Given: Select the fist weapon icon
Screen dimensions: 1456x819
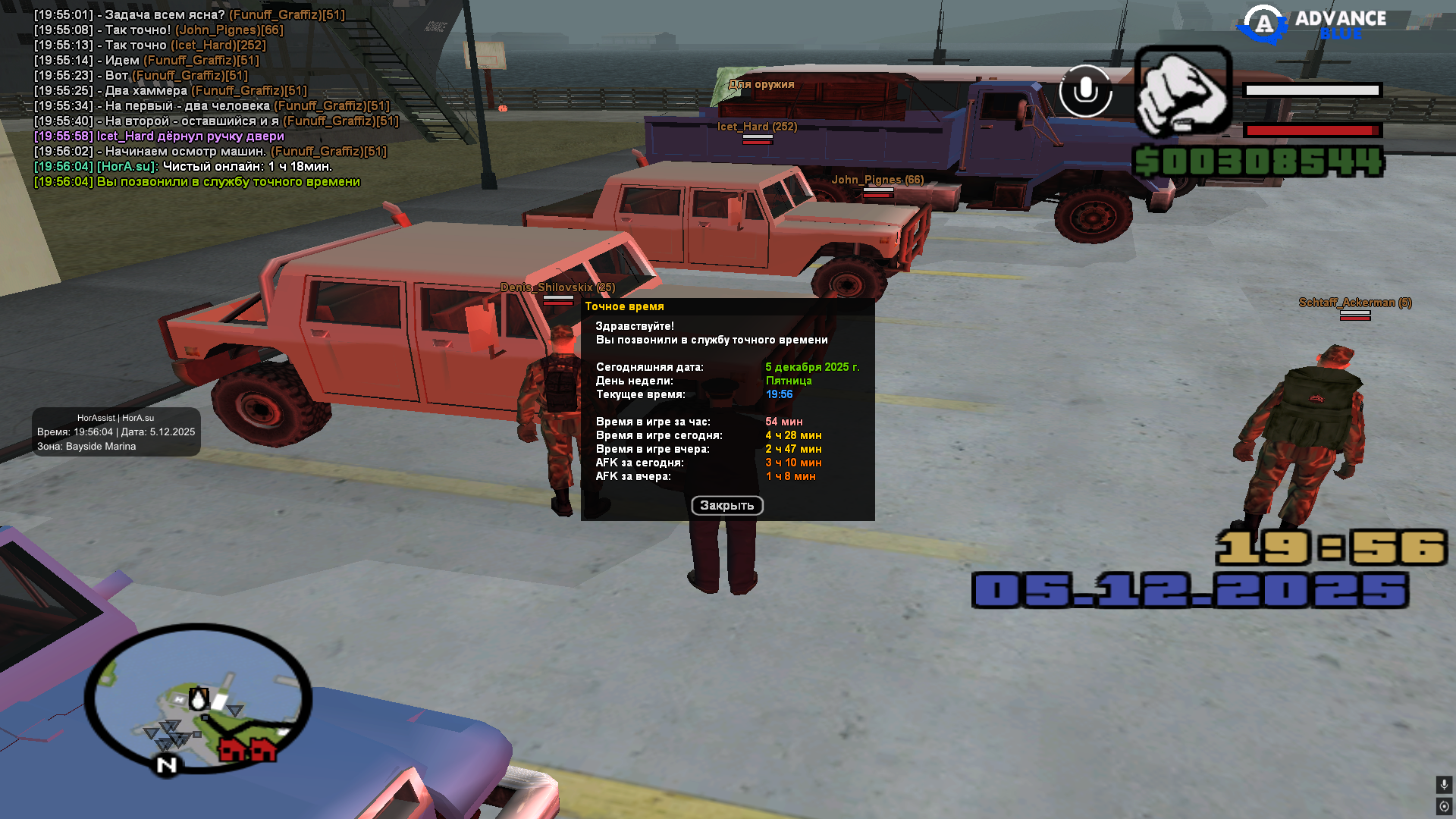Looking at the screenshot, I should point(1183,91).
